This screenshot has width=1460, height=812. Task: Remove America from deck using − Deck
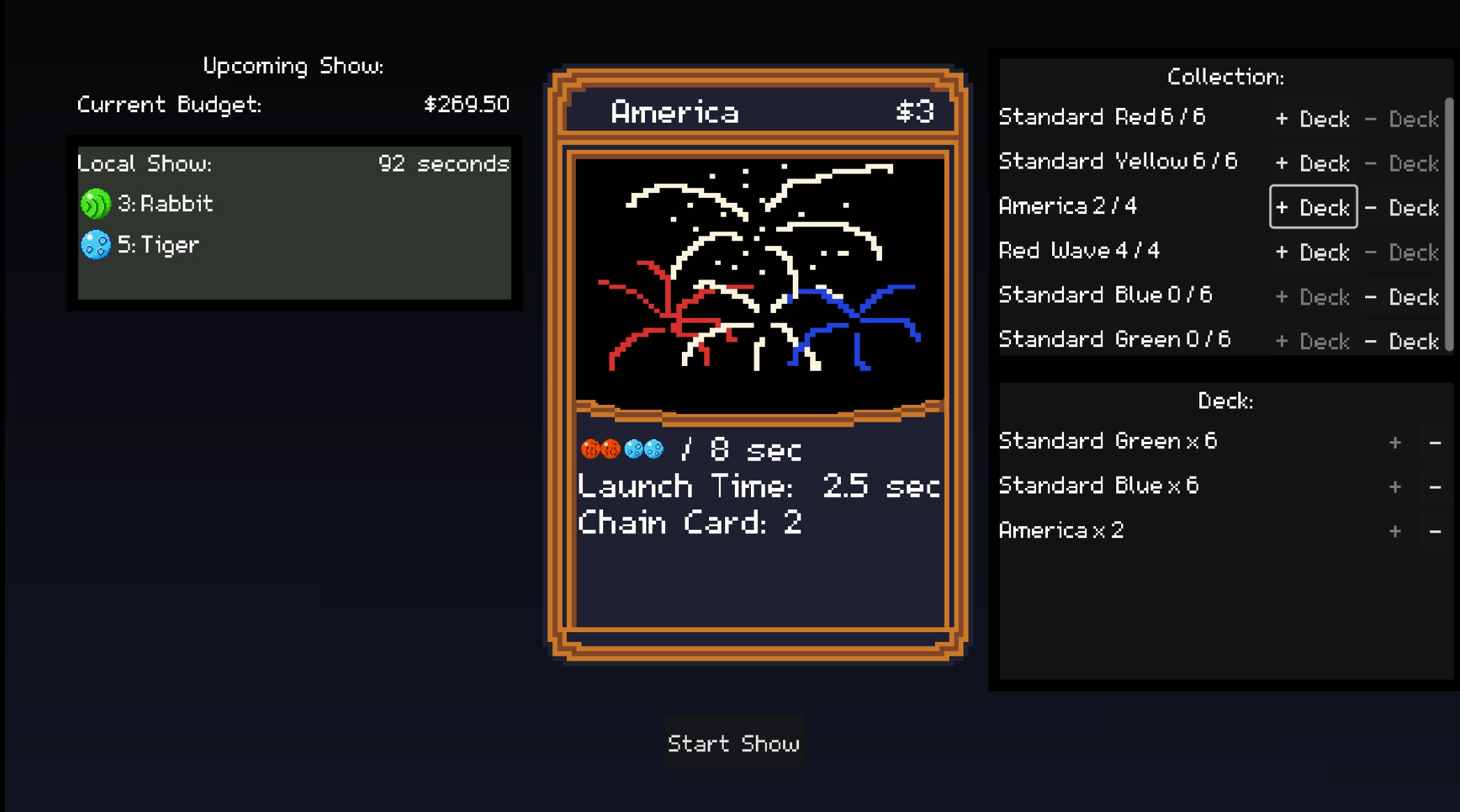(1403, 208)
